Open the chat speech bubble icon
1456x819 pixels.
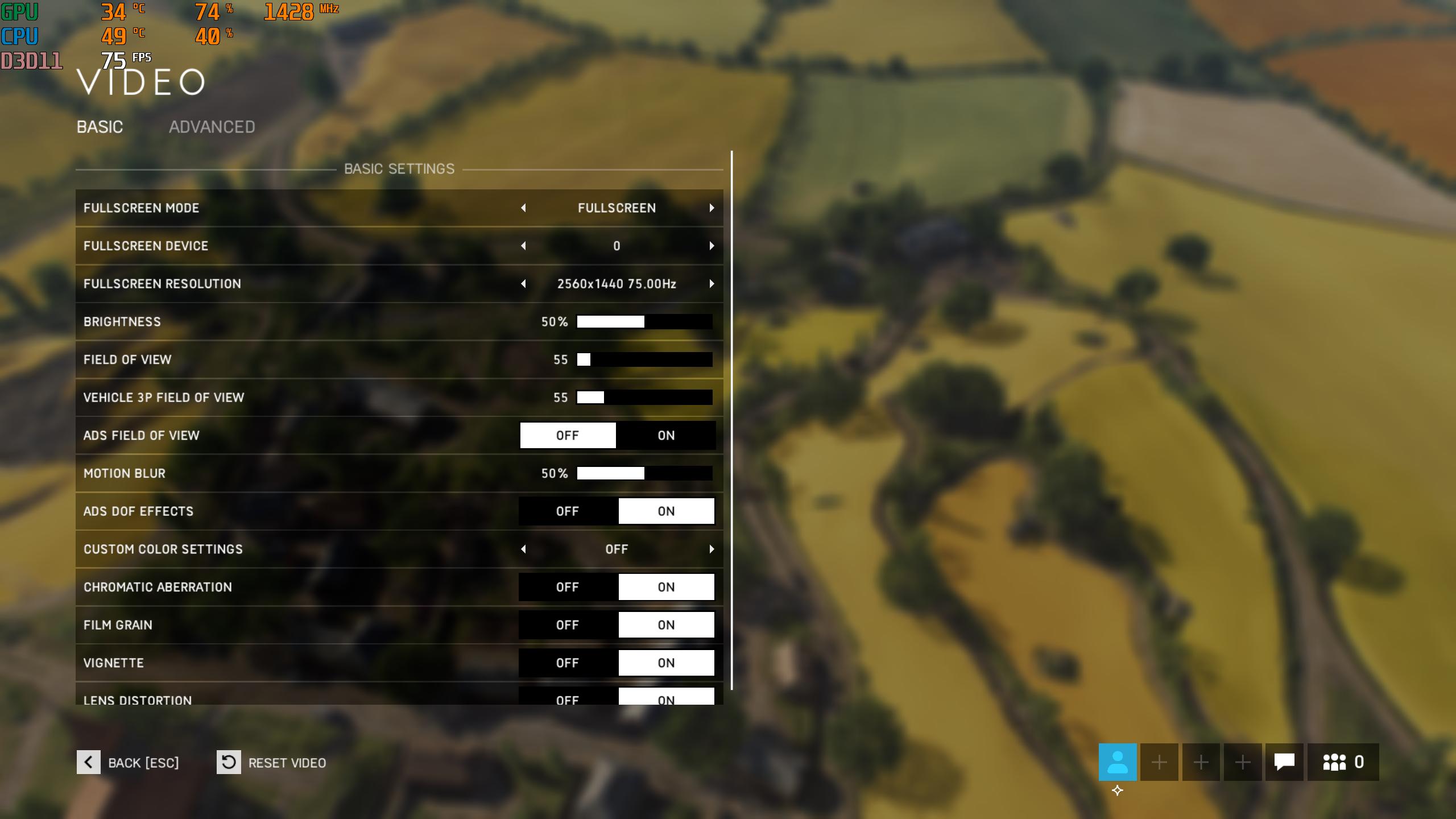pyautogui.click(x=1284, y=762)
